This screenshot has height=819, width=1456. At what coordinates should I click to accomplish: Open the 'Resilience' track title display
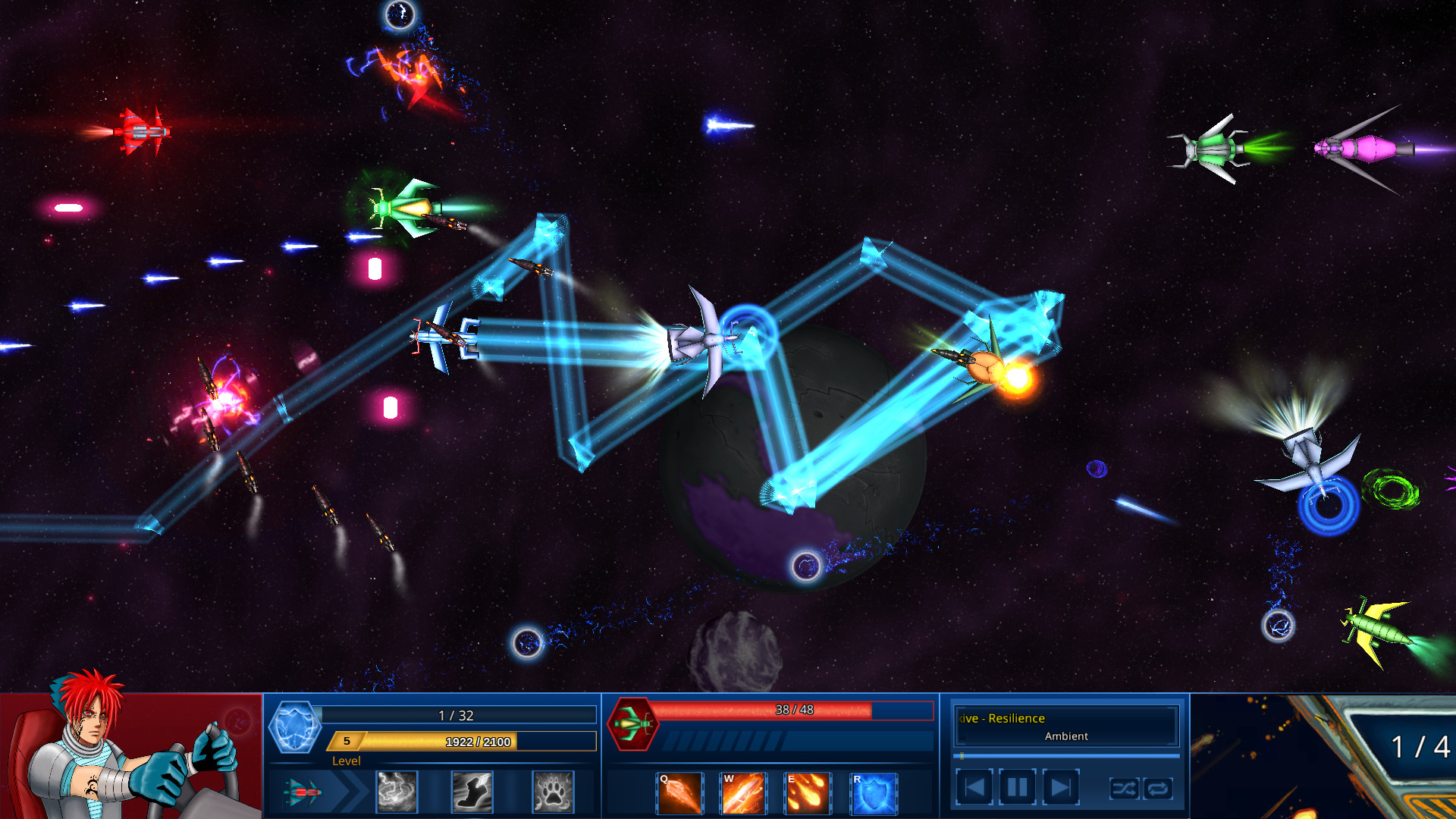1003,717
